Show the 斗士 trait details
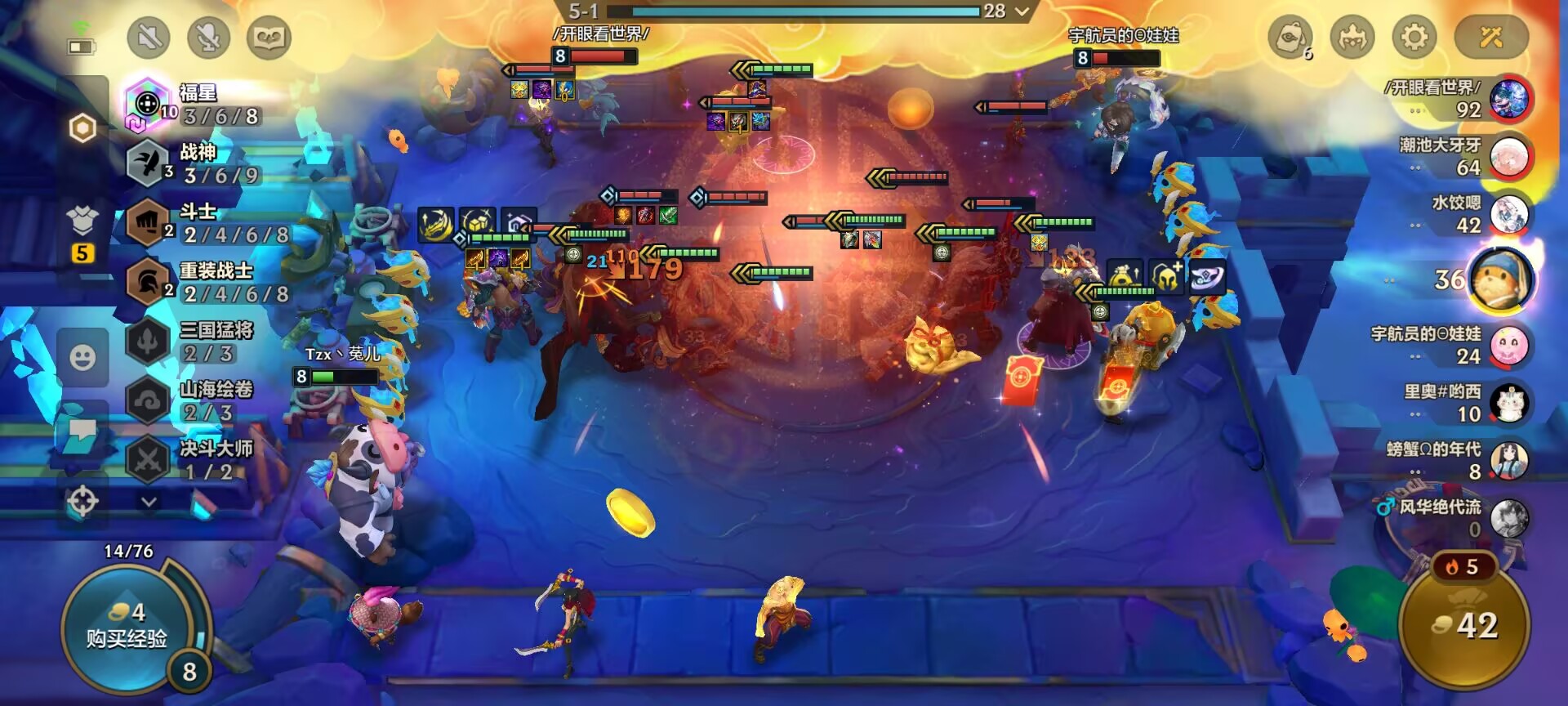The width and height of the screenshot is (1568, 706). tap(204, 223)
